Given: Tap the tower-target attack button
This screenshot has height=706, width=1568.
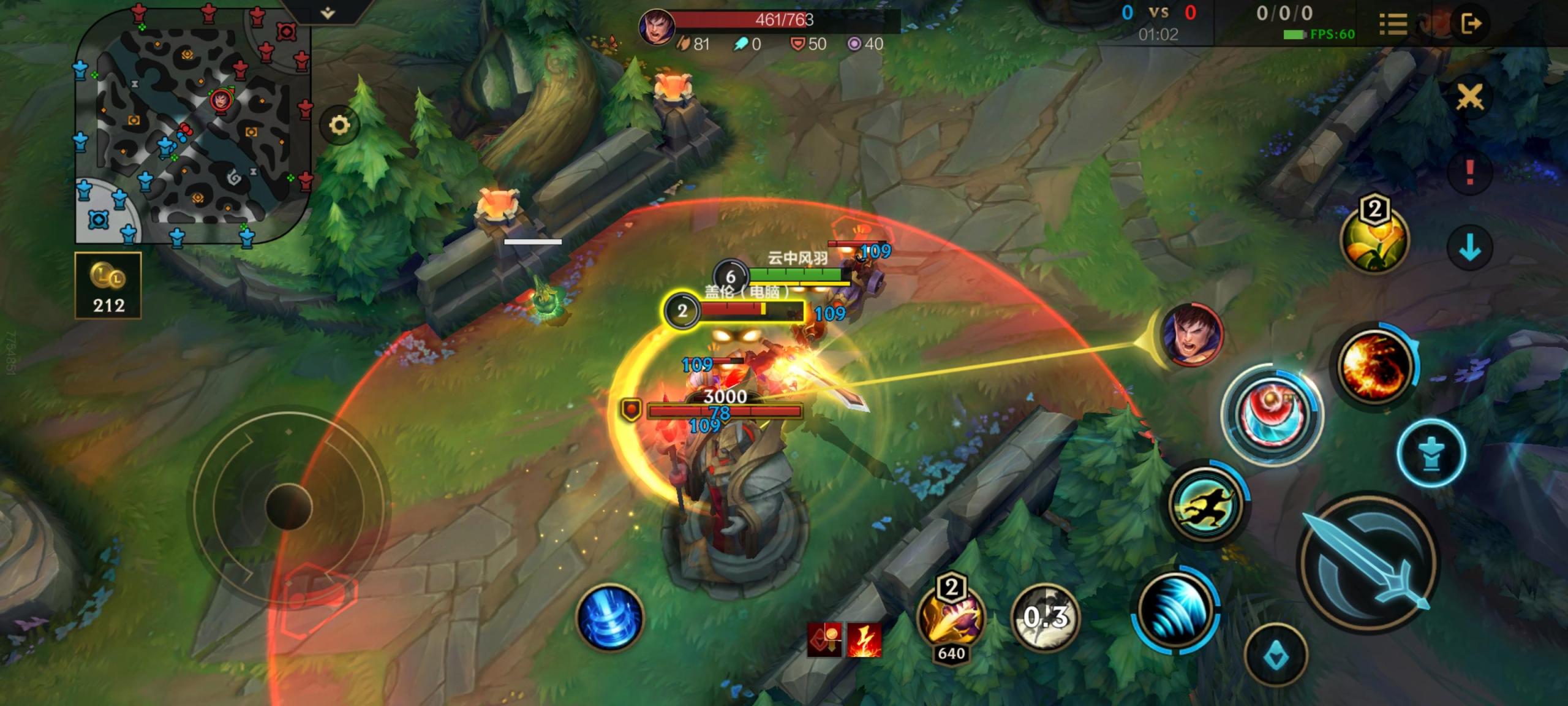Looking at the screenshot, I should pyautogui.click(x=1431, y=454).
